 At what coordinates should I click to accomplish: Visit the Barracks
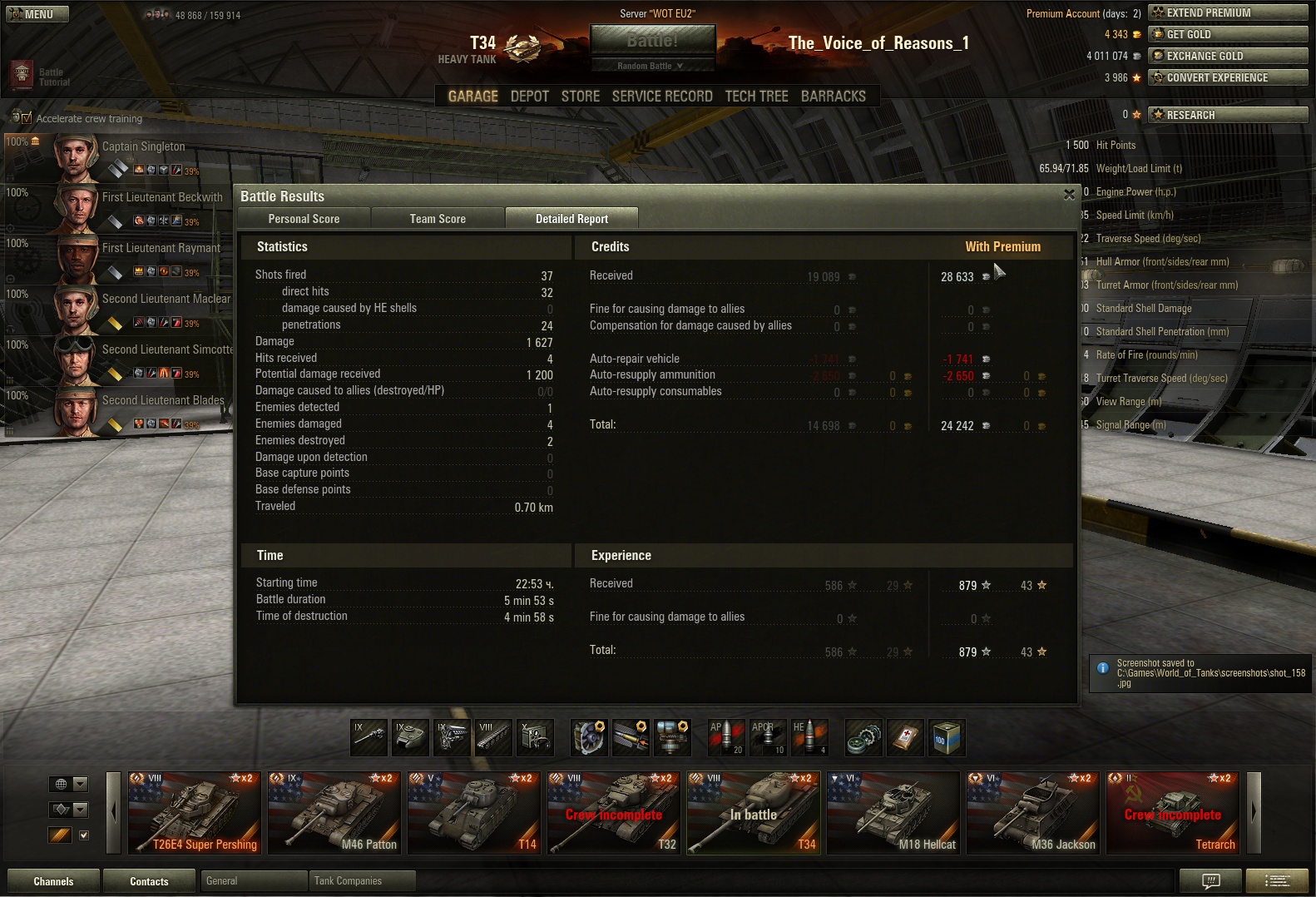click(834, 97)
